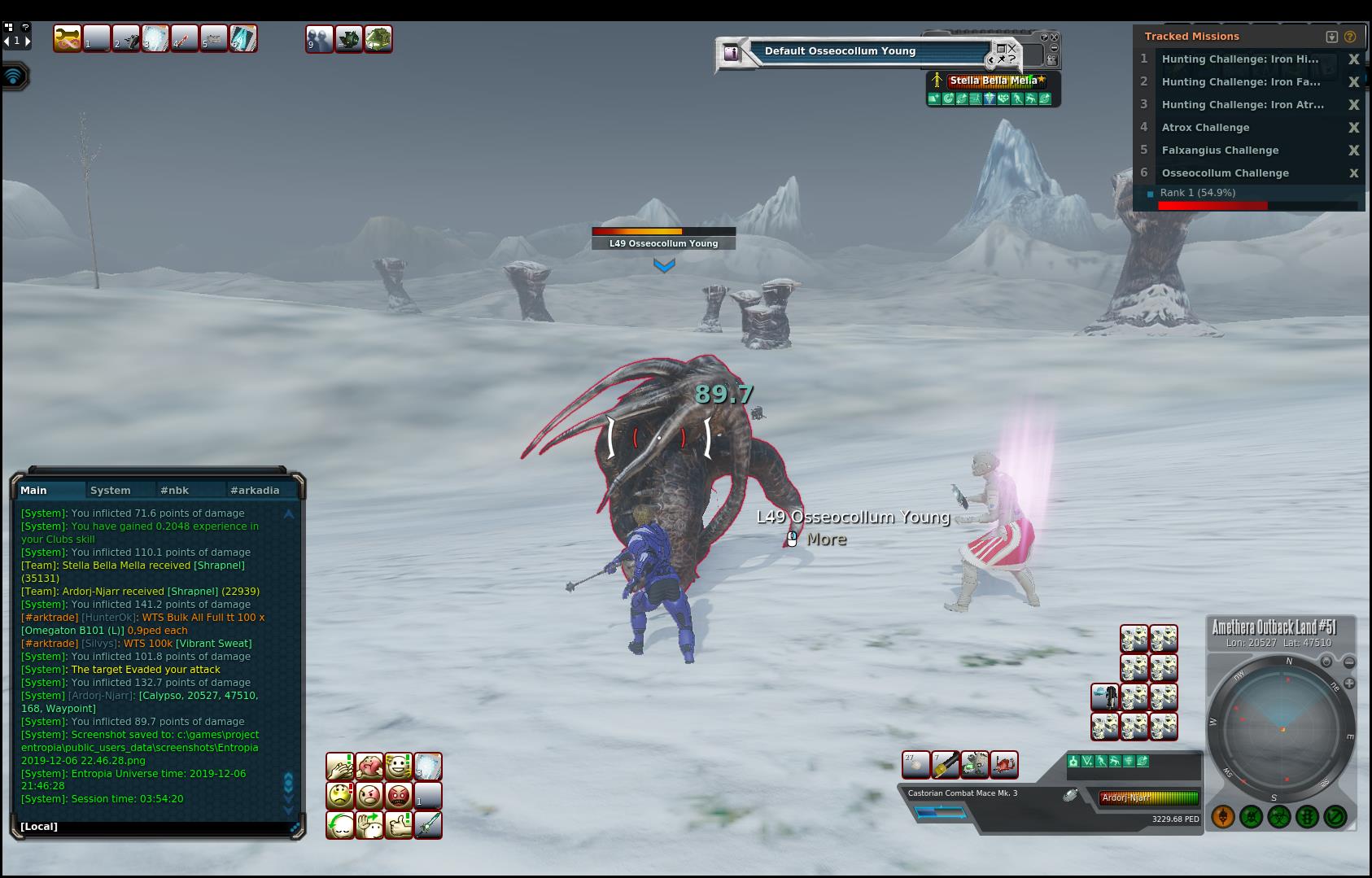Use the red sword in hotbar slot 4
The height and width of the screenshot is (878, 1372).
[x=185, y=38]
